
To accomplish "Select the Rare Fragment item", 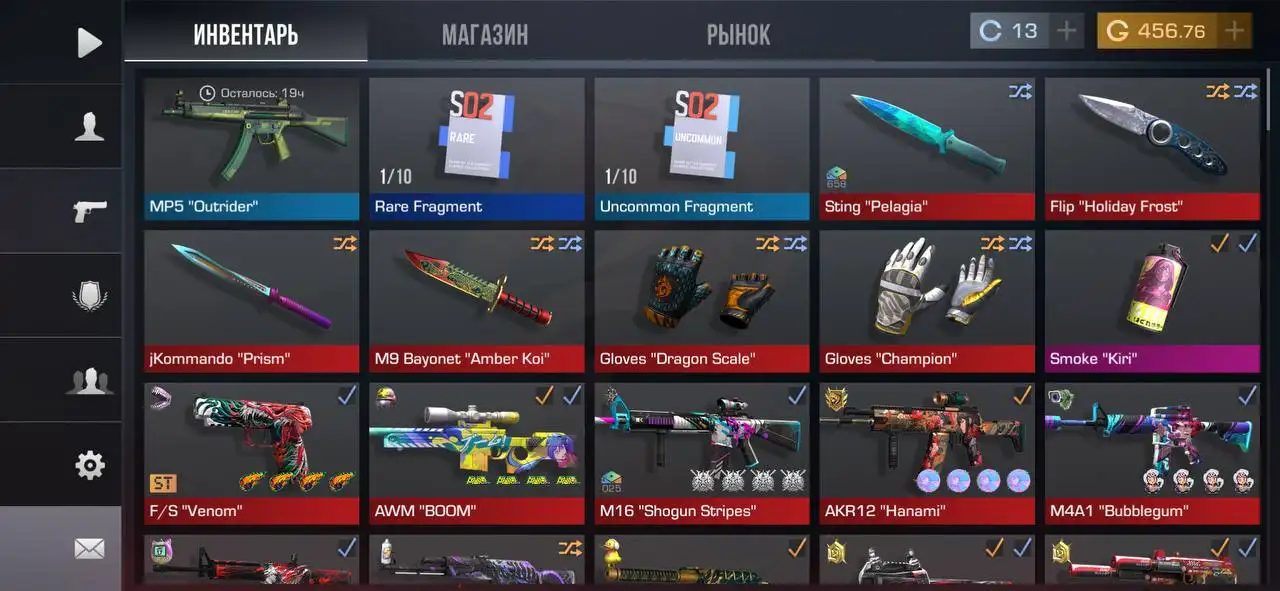I will pyautogui.click(x=476, y=148).
